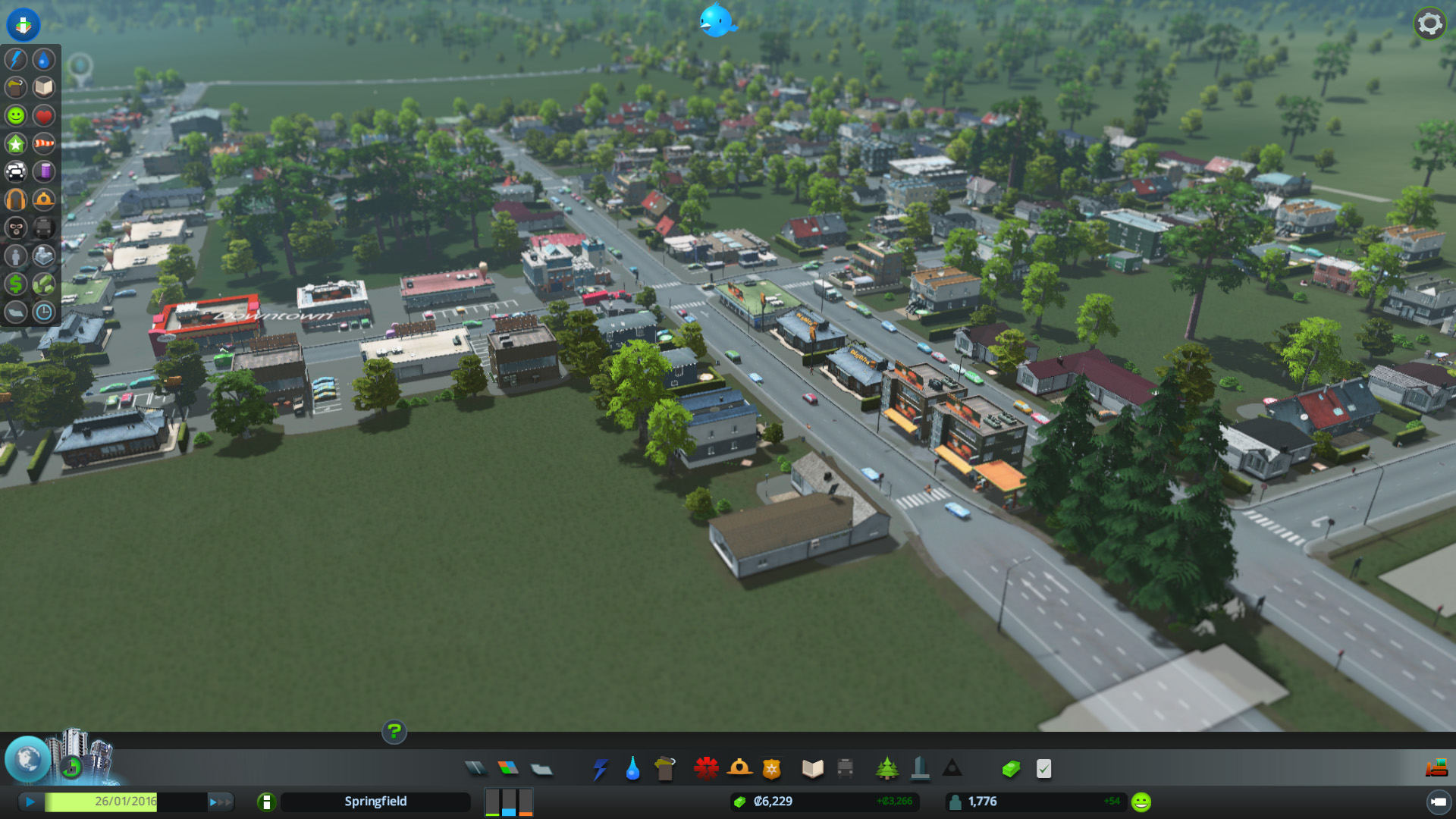Open the Water and Sewage menu
This screenshot has width=1456, height=819.
tap(632, 769)
